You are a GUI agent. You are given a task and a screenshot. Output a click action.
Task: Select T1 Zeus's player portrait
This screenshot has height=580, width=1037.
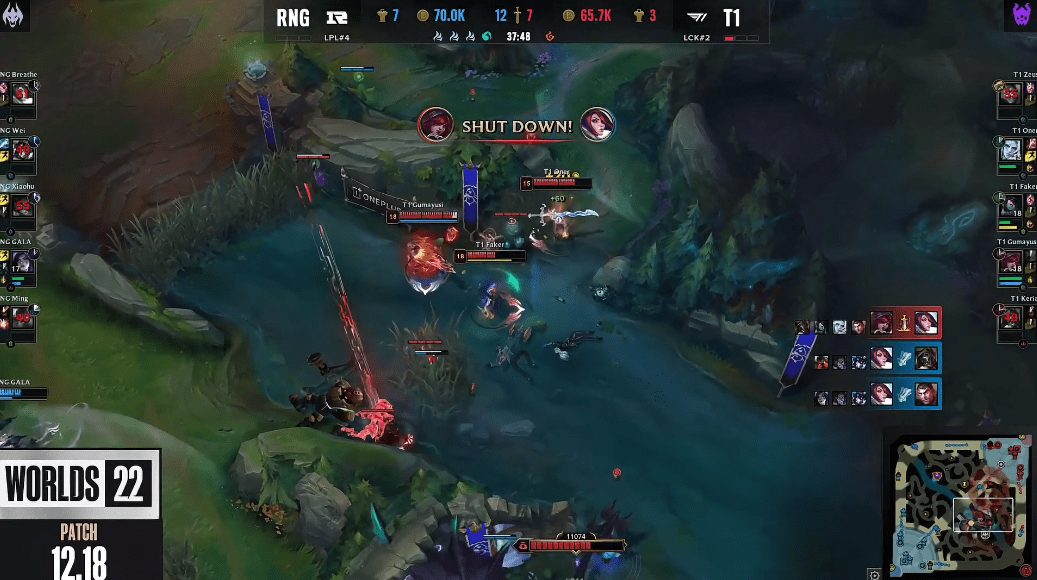click(1012, 95)
